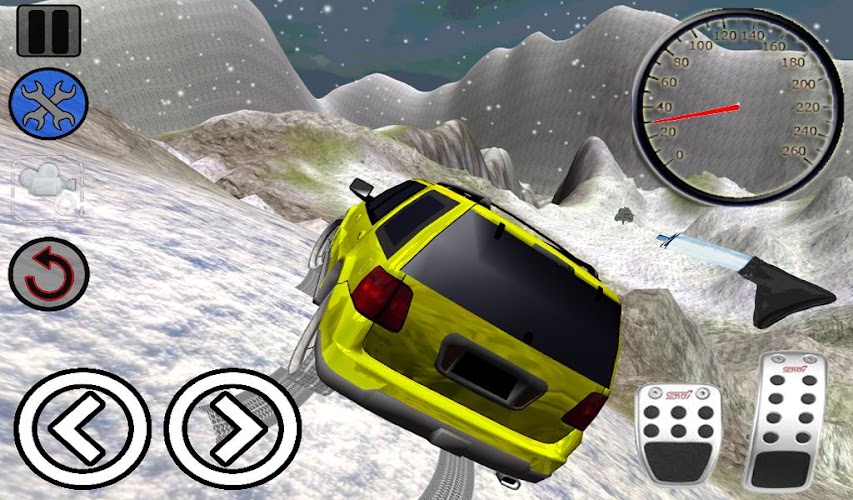The height and width of the screenshot is (500, 853).
Task: Pause the game with the pause button
Action: 48,31
